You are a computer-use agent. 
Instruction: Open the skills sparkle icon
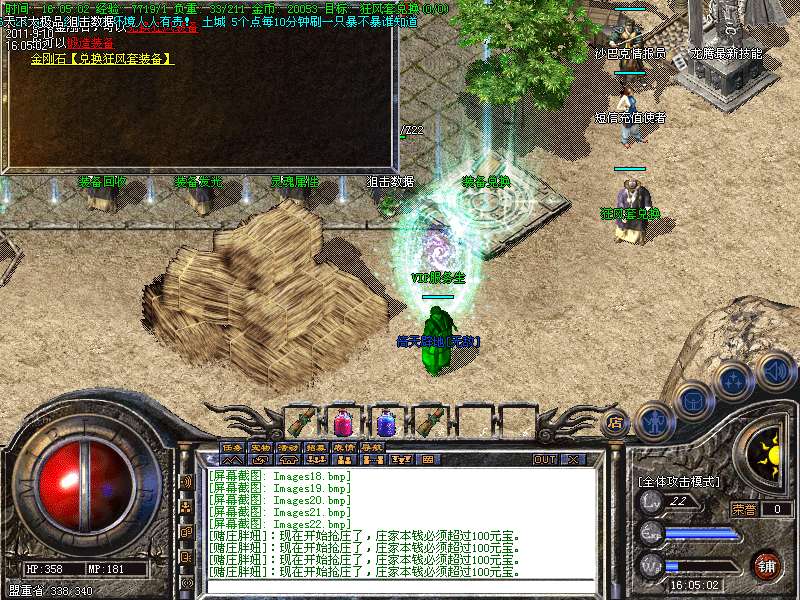pos(733,379)
